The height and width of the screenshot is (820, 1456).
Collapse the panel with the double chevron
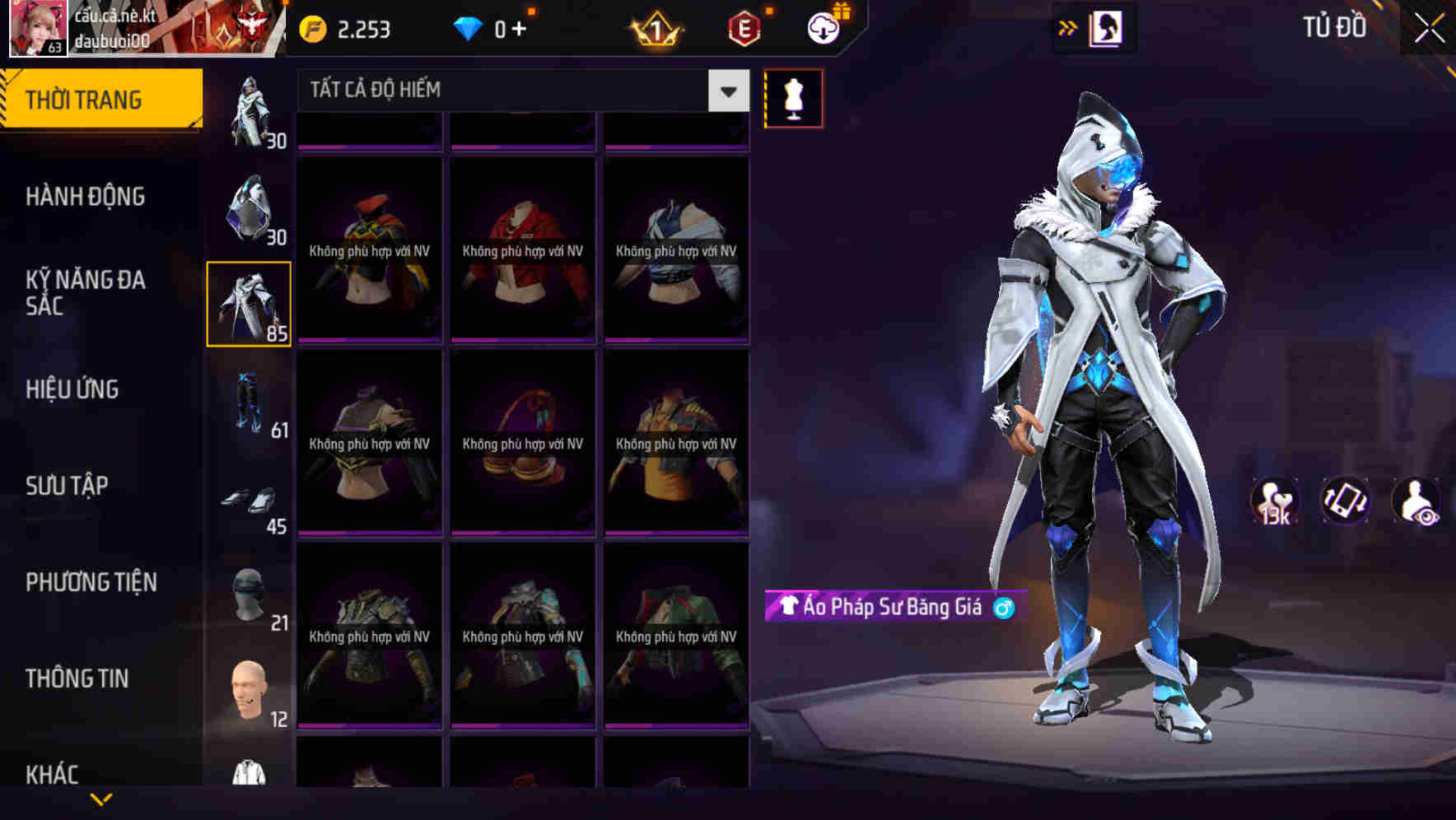coord(1068,27)
